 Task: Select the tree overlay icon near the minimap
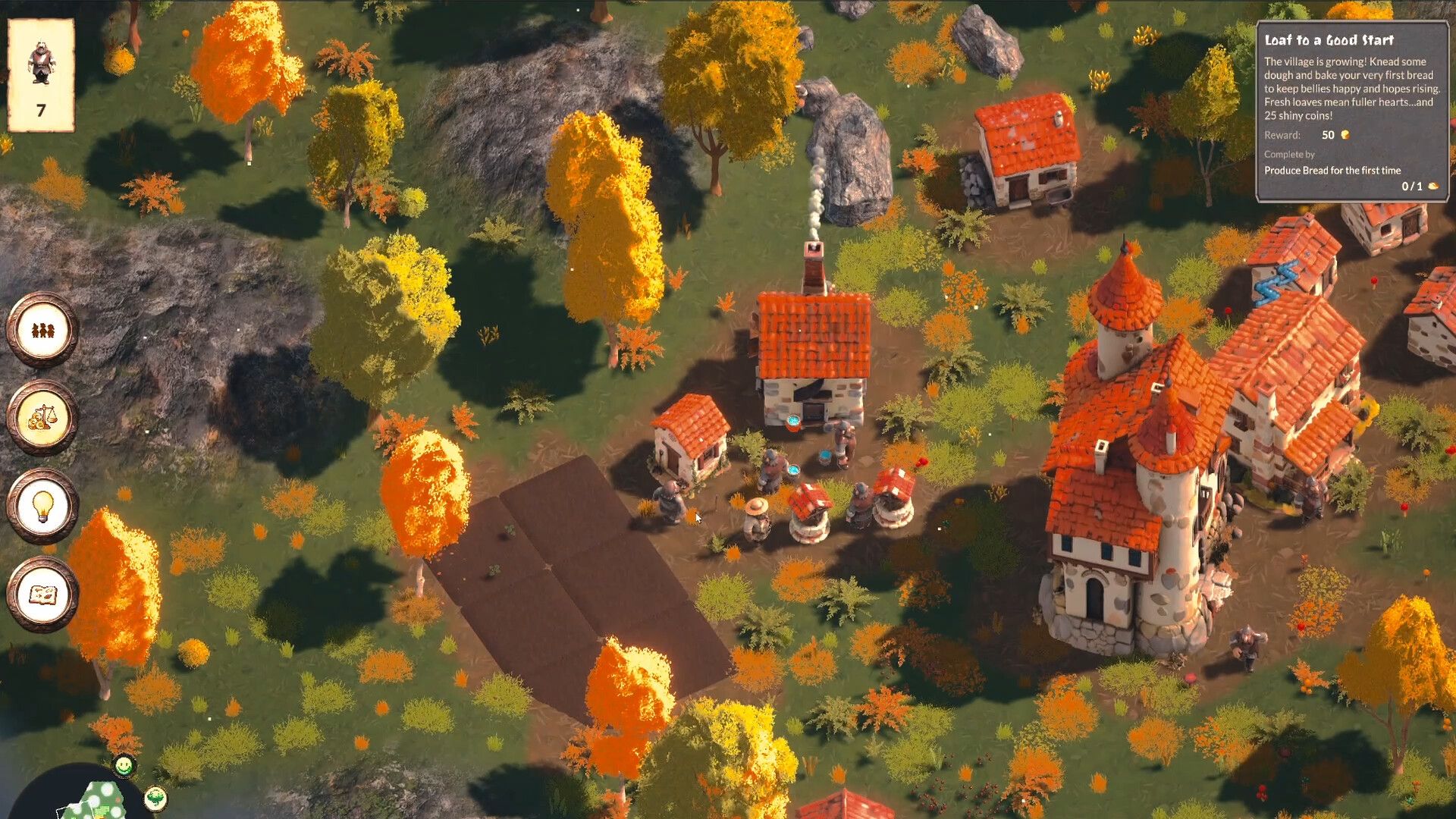click(155, 799)
